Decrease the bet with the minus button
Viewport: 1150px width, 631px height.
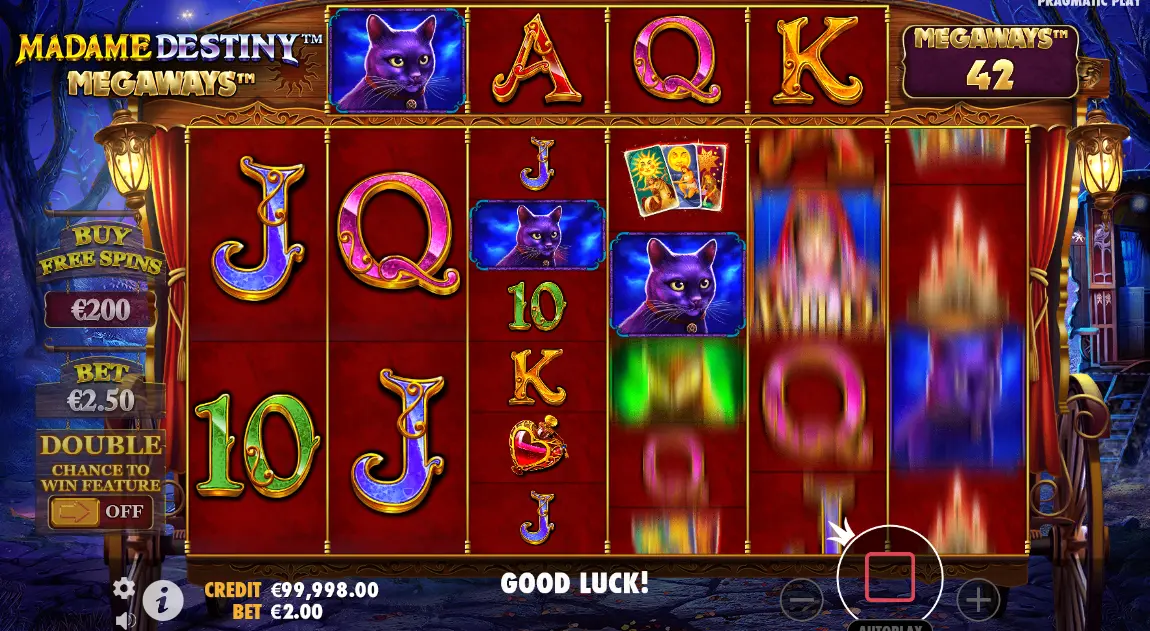click(802, 600)
